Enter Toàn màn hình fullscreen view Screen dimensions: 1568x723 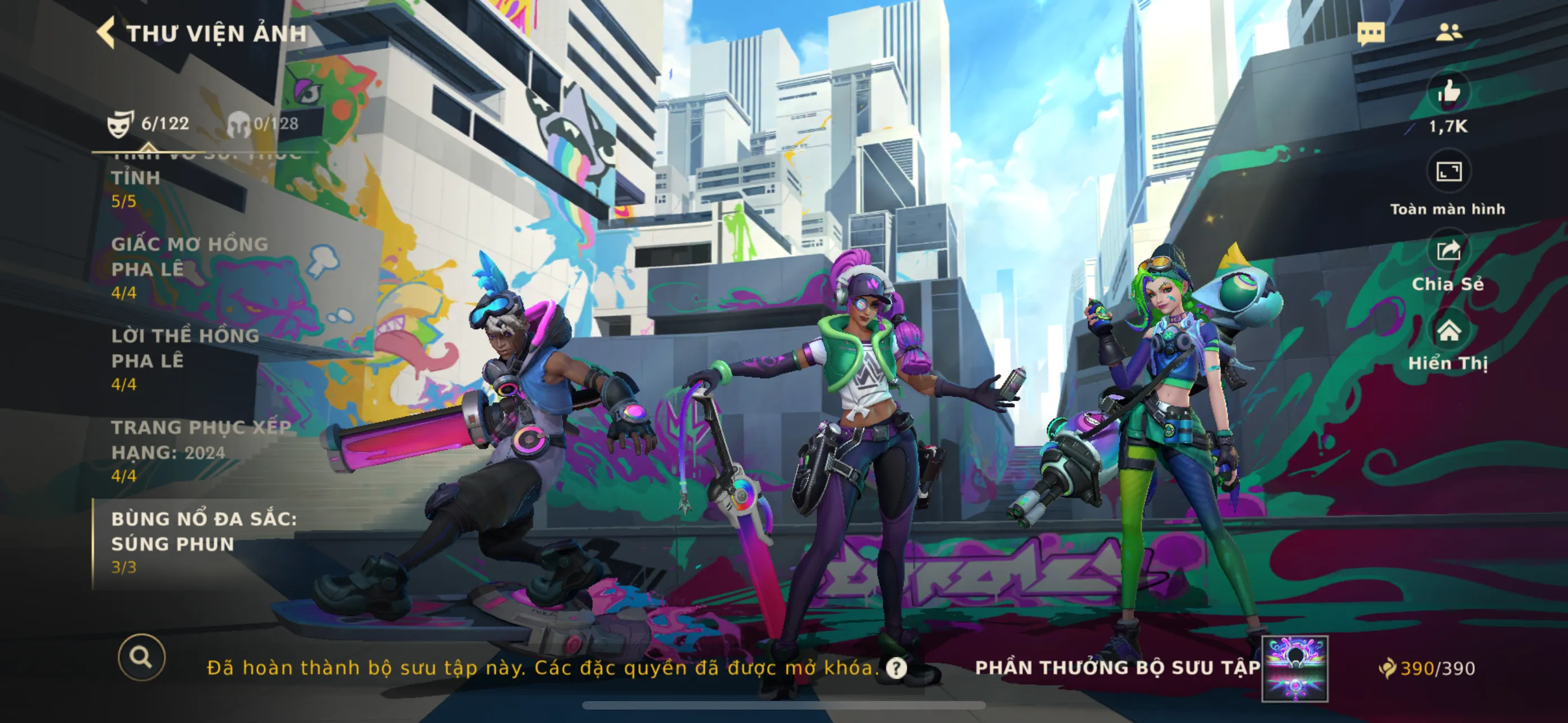point(1449,172)
